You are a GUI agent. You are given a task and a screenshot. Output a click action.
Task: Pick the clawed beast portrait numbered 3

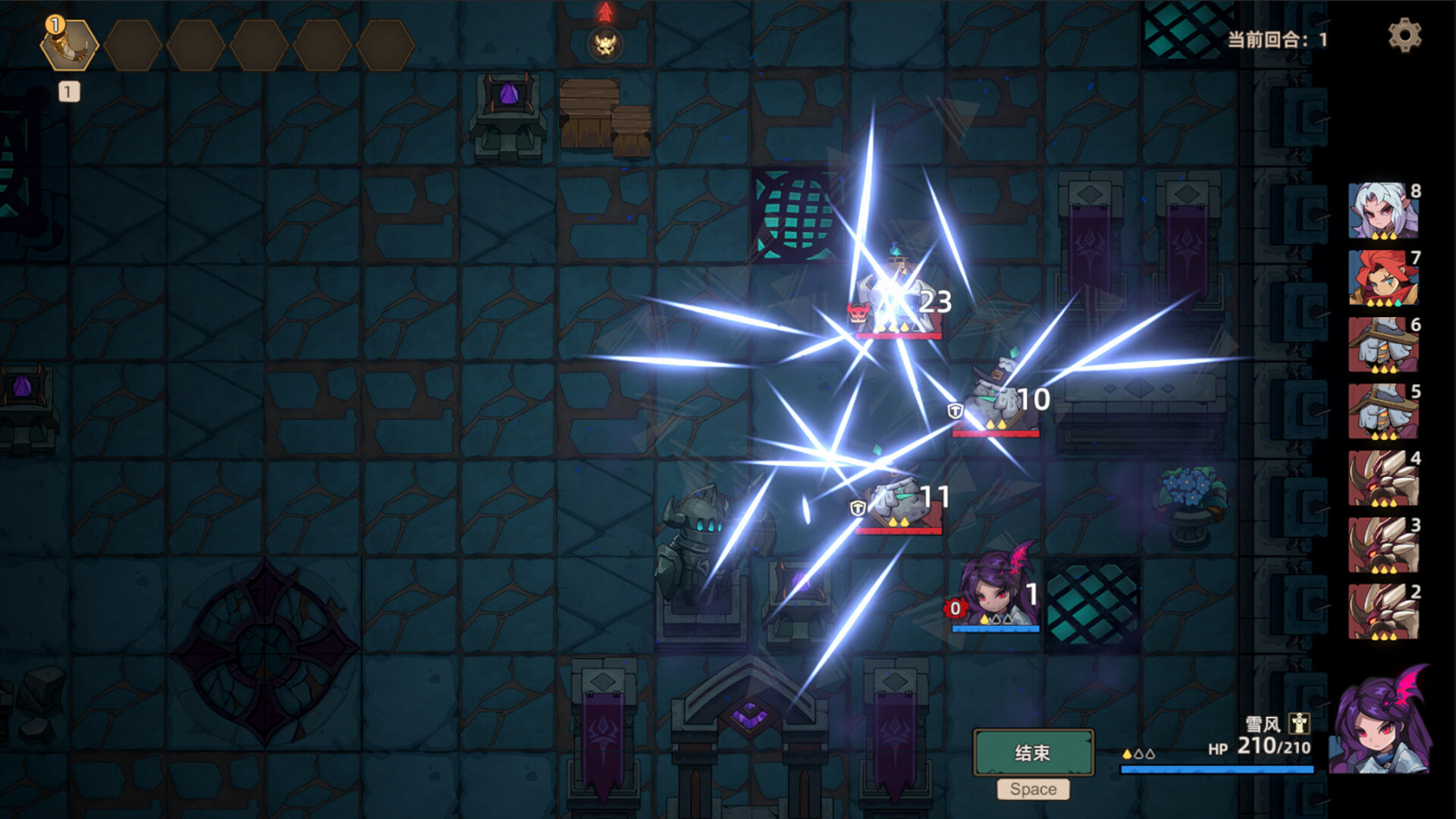pos(1382,545)
